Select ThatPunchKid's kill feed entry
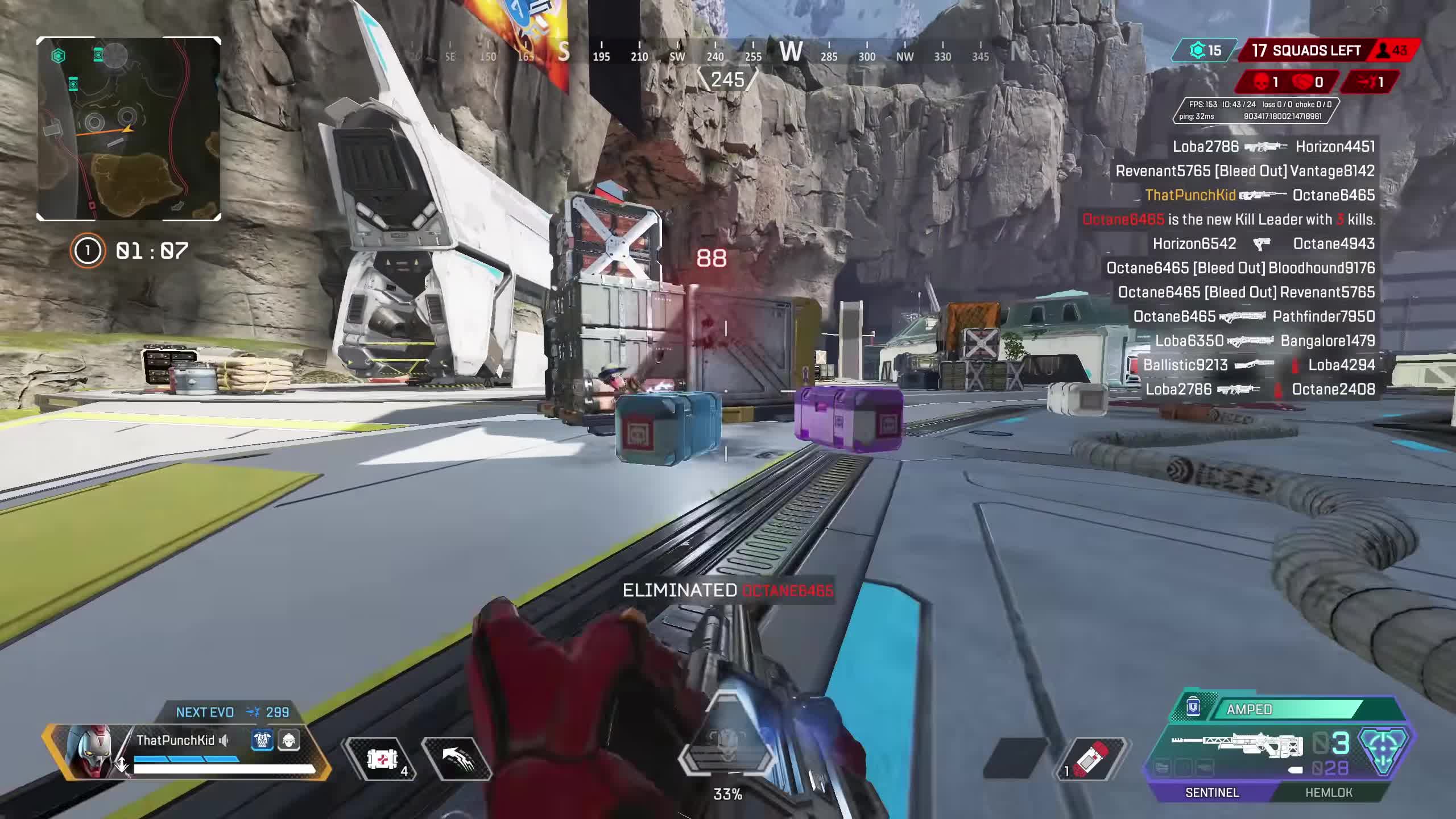1456x819 pixels. pos(1260,196)
